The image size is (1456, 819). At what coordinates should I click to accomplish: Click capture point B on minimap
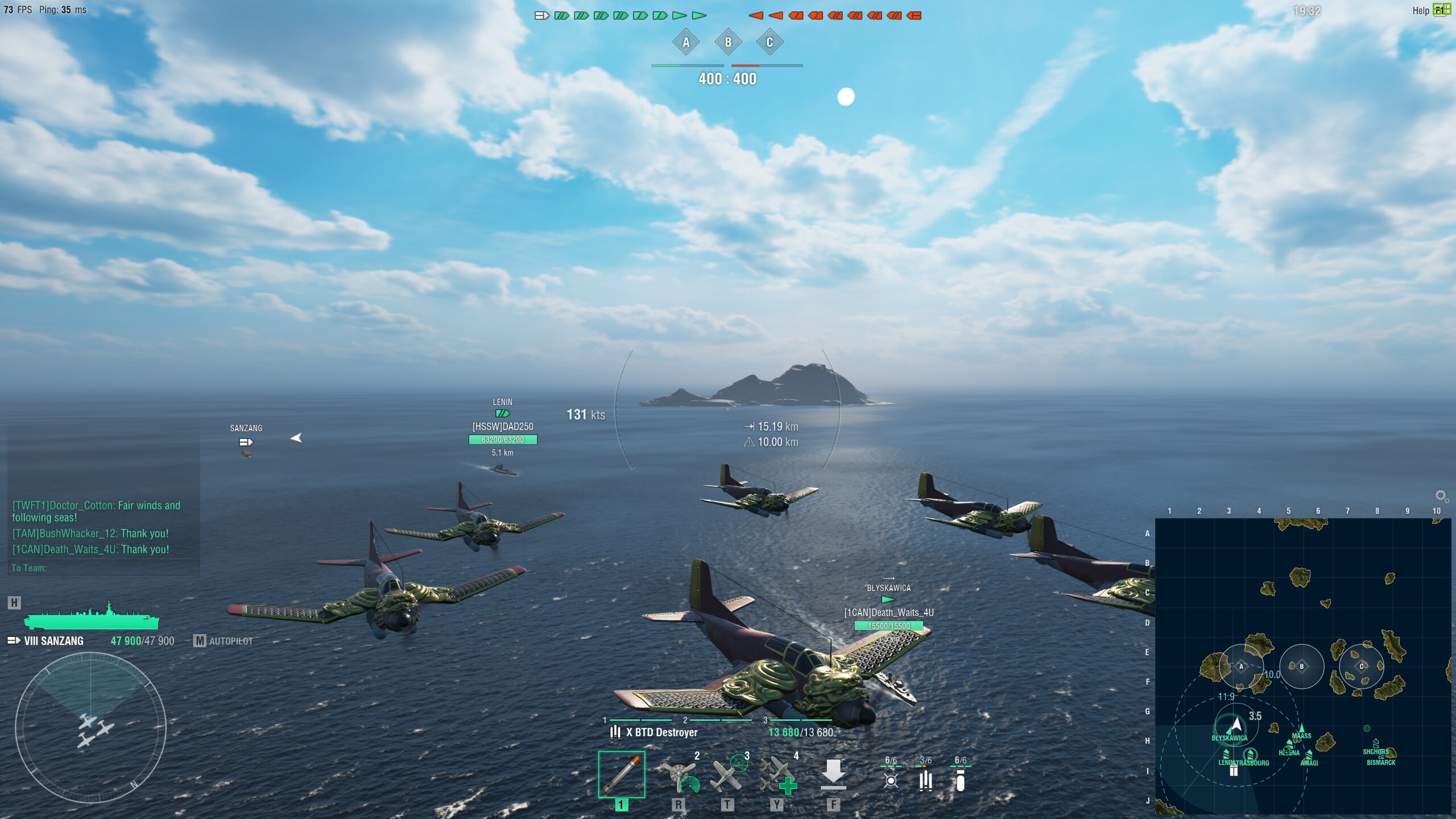click(1301, 667)
